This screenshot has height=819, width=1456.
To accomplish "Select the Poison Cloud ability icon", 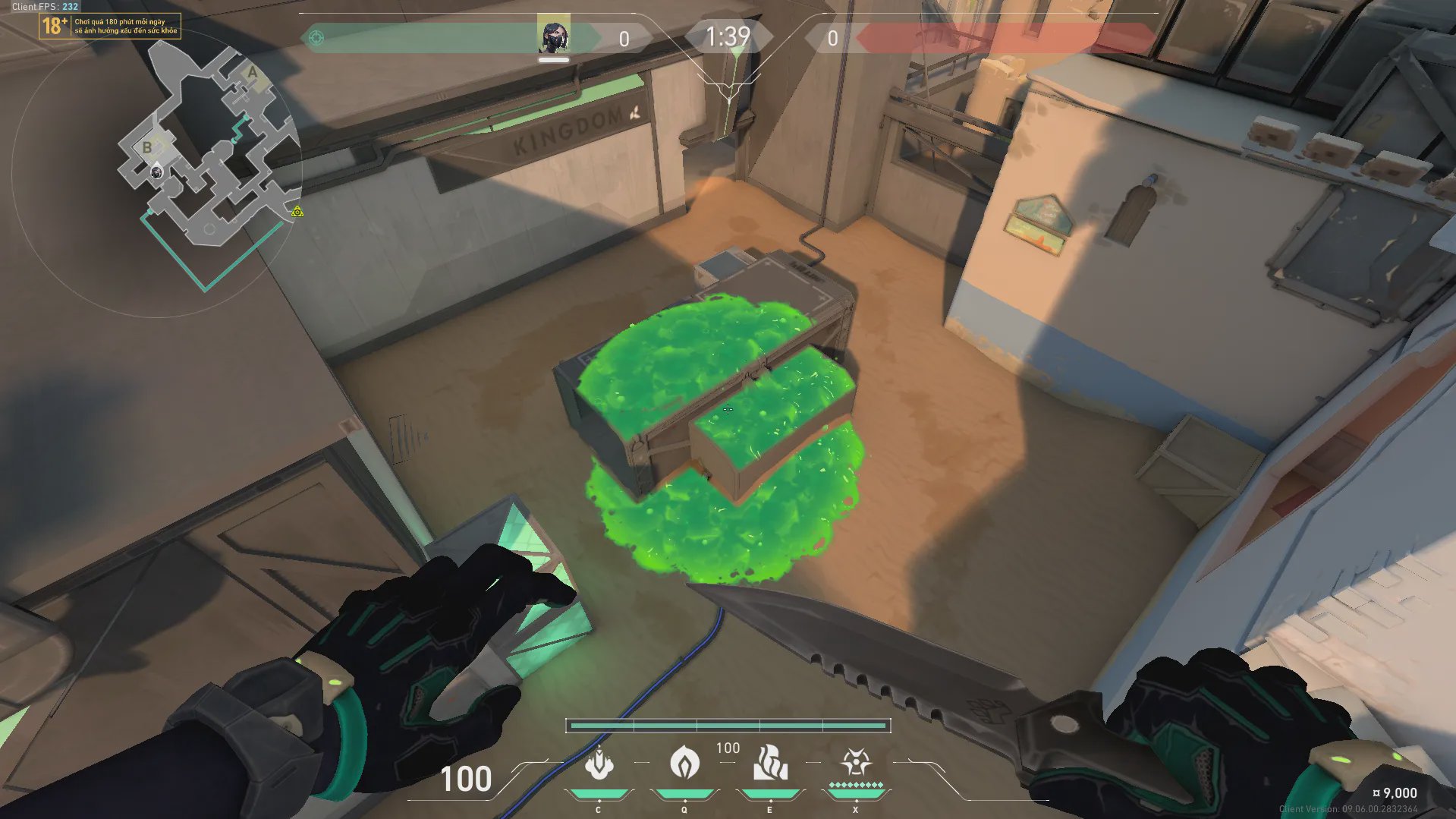I will (684, 763).
